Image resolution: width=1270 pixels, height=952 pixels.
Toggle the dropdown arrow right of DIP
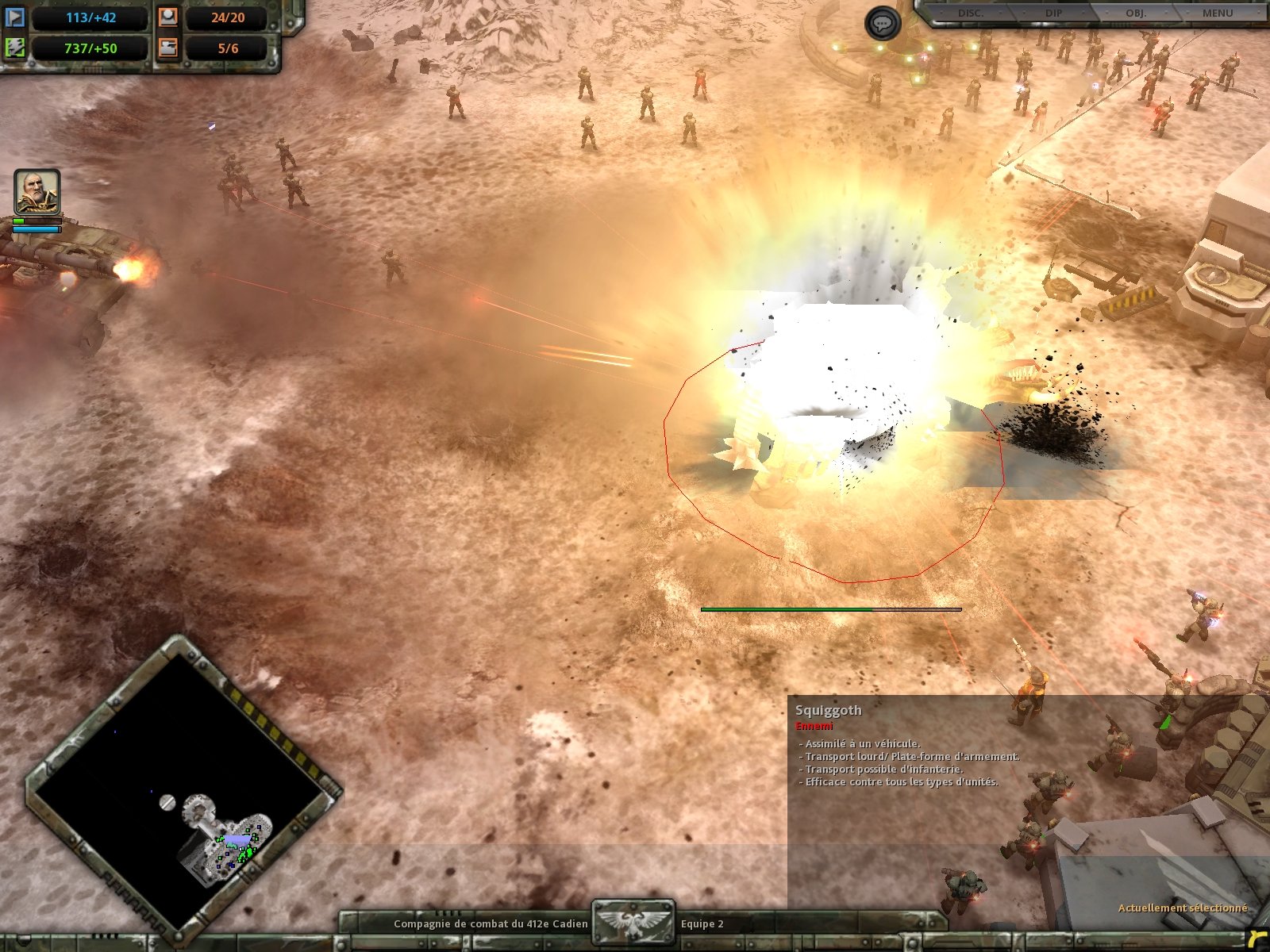pos(1084,12)
